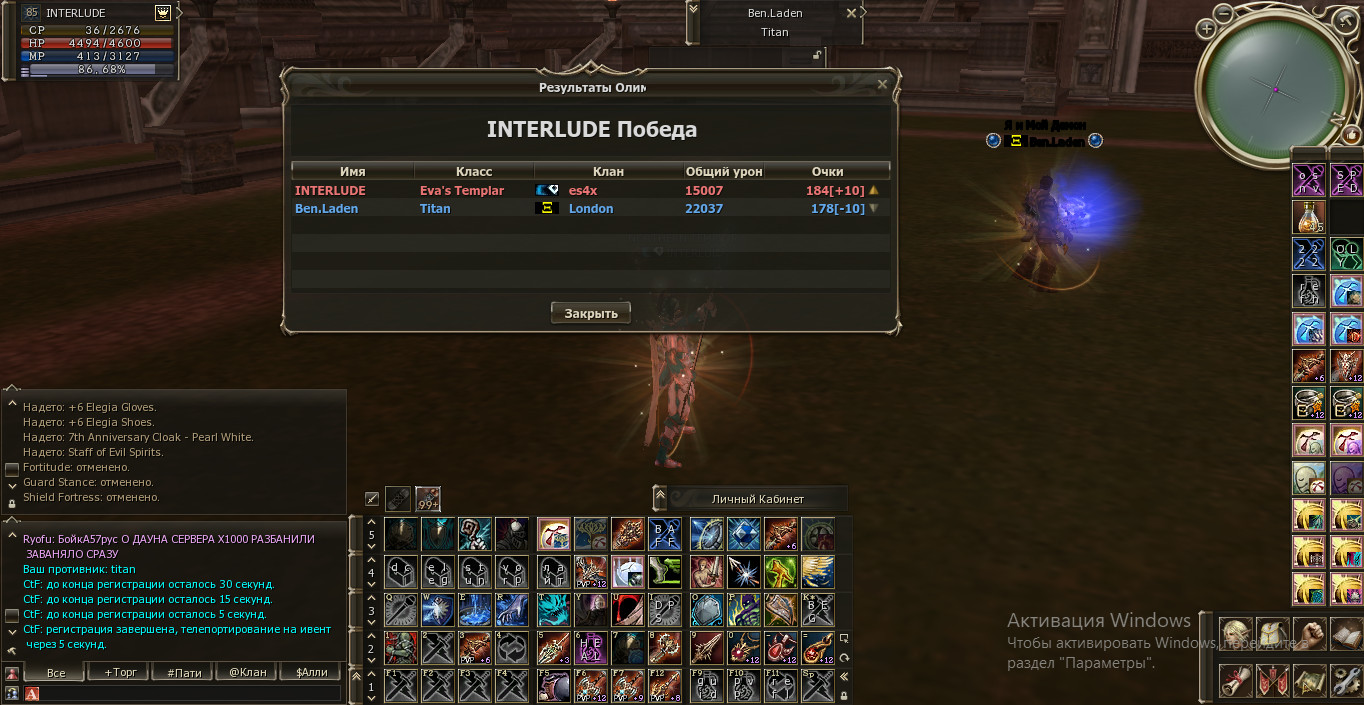Select the INTERLUDE row in the results table
This screenshot has height=705, width=1364.
[x=590, y=190]
